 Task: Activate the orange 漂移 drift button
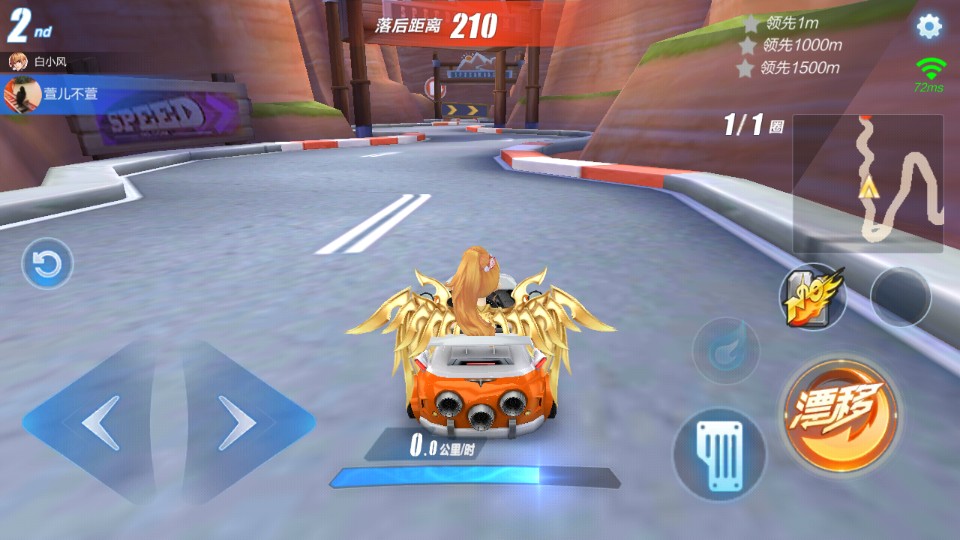(x=840, y=413)
